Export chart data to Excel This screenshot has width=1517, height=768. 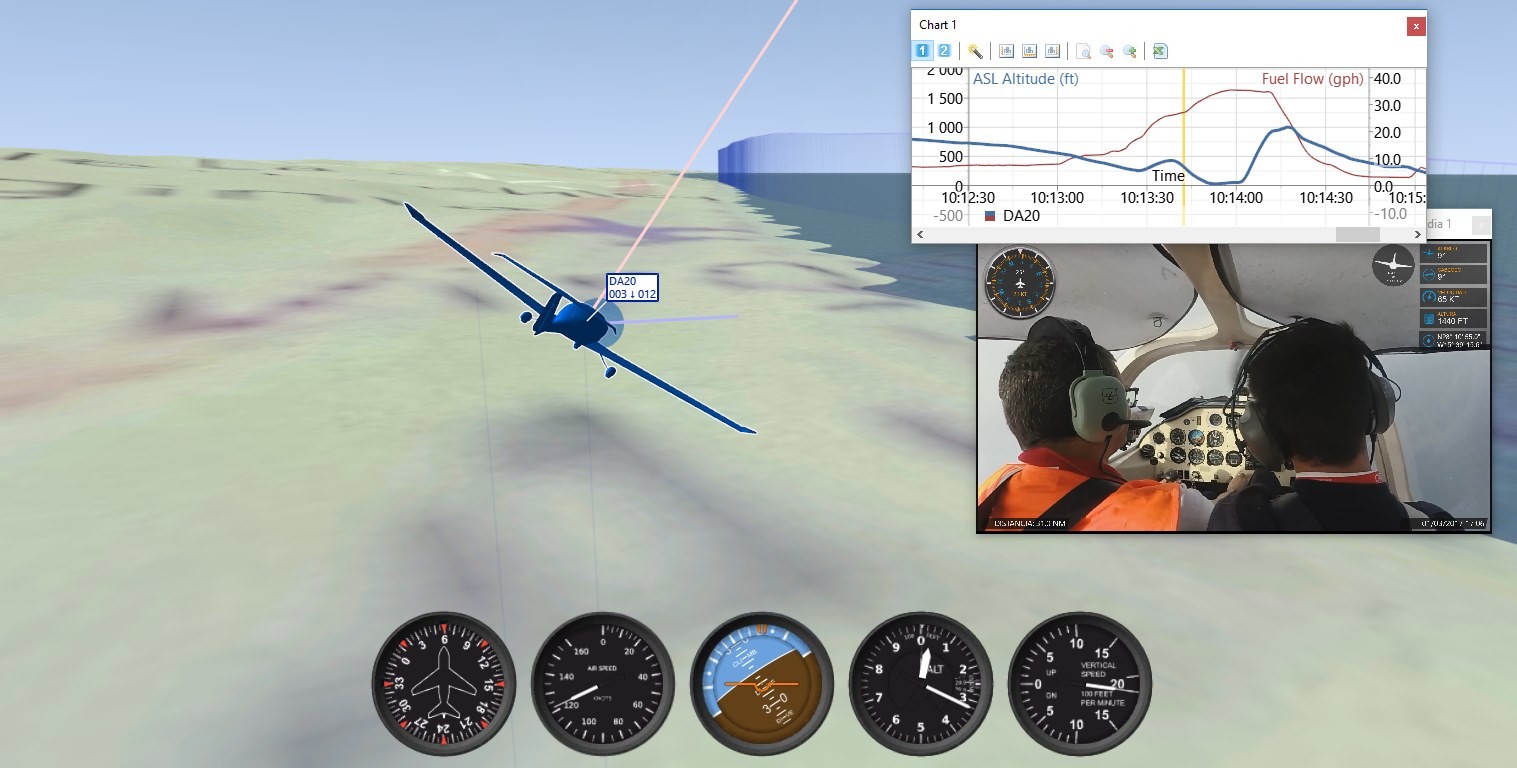pyautogui.click(x=1159, y=50)
